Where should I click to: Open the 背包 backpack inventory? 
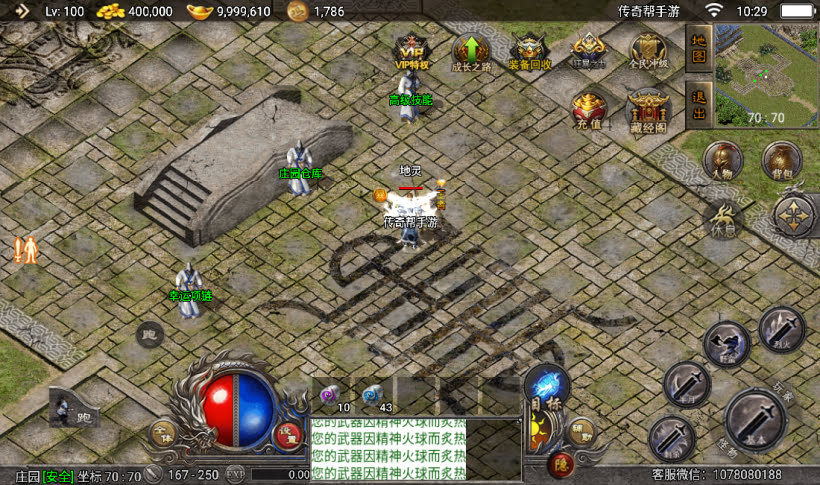[781, 162]
